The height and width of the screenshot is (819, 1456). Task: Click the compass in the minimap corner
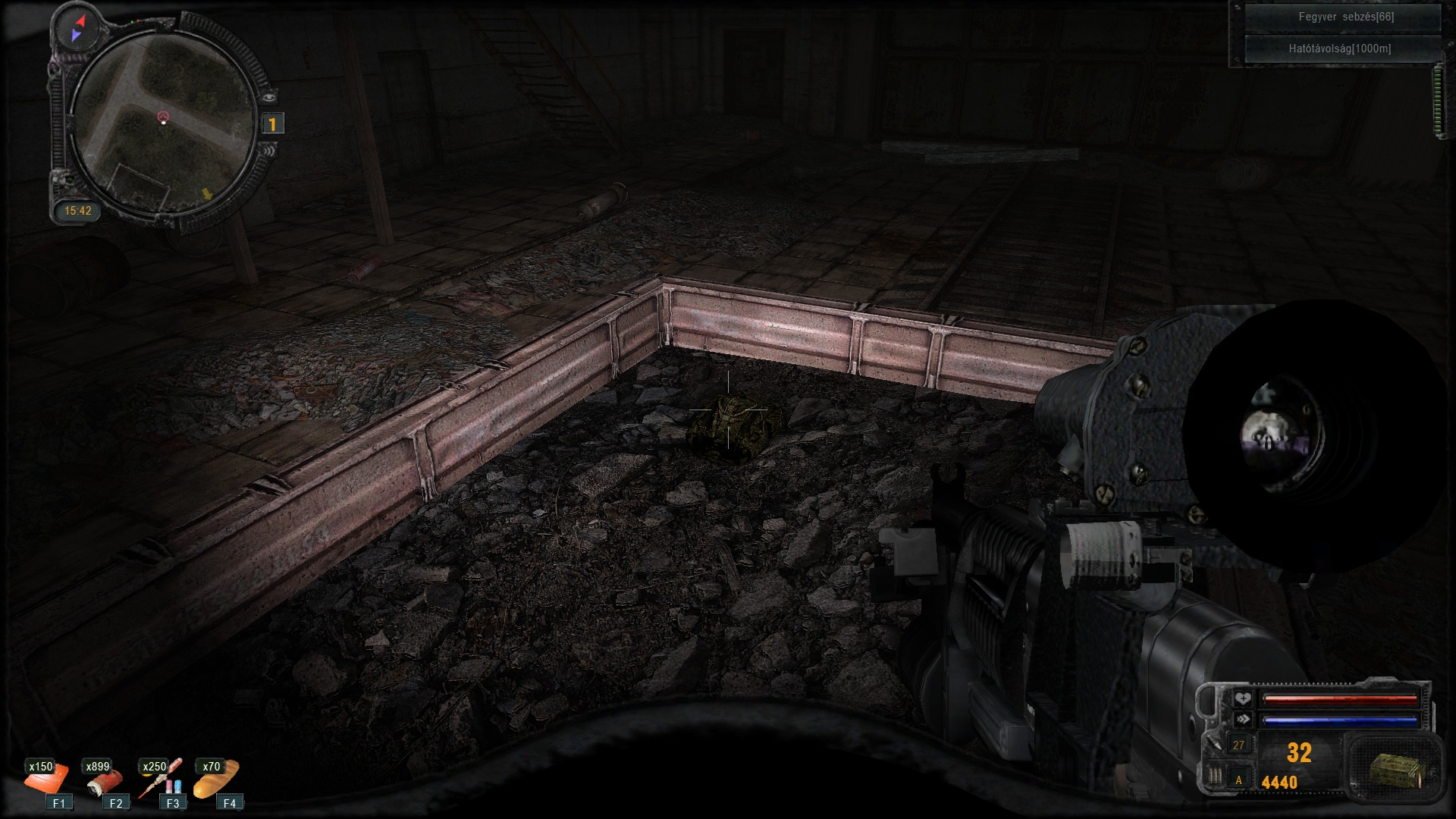click(77, 28)
